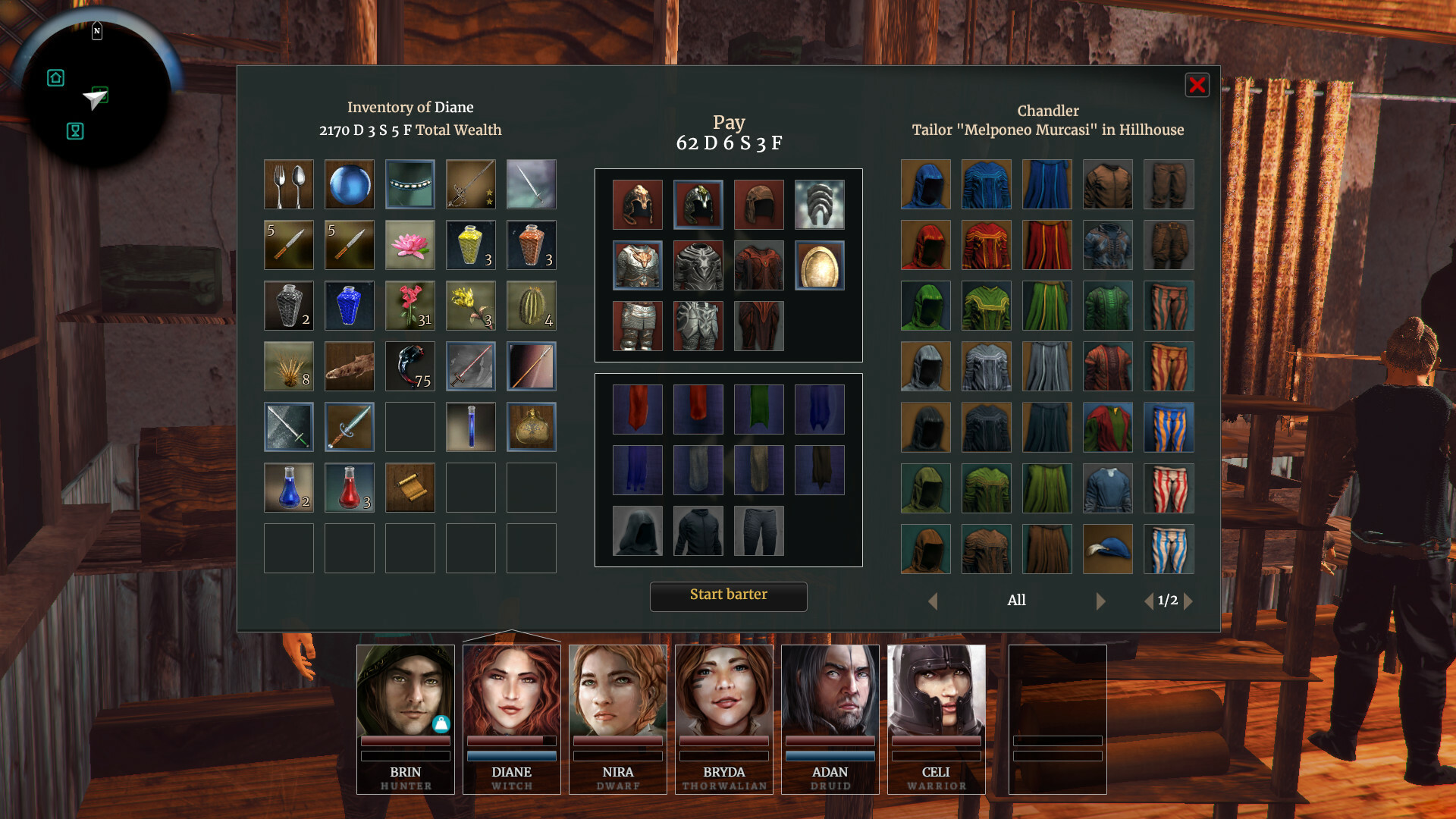Click the left arrow of the category filter
The height and width of the screenshot is (819, 1456).
[x=934, y=601]
